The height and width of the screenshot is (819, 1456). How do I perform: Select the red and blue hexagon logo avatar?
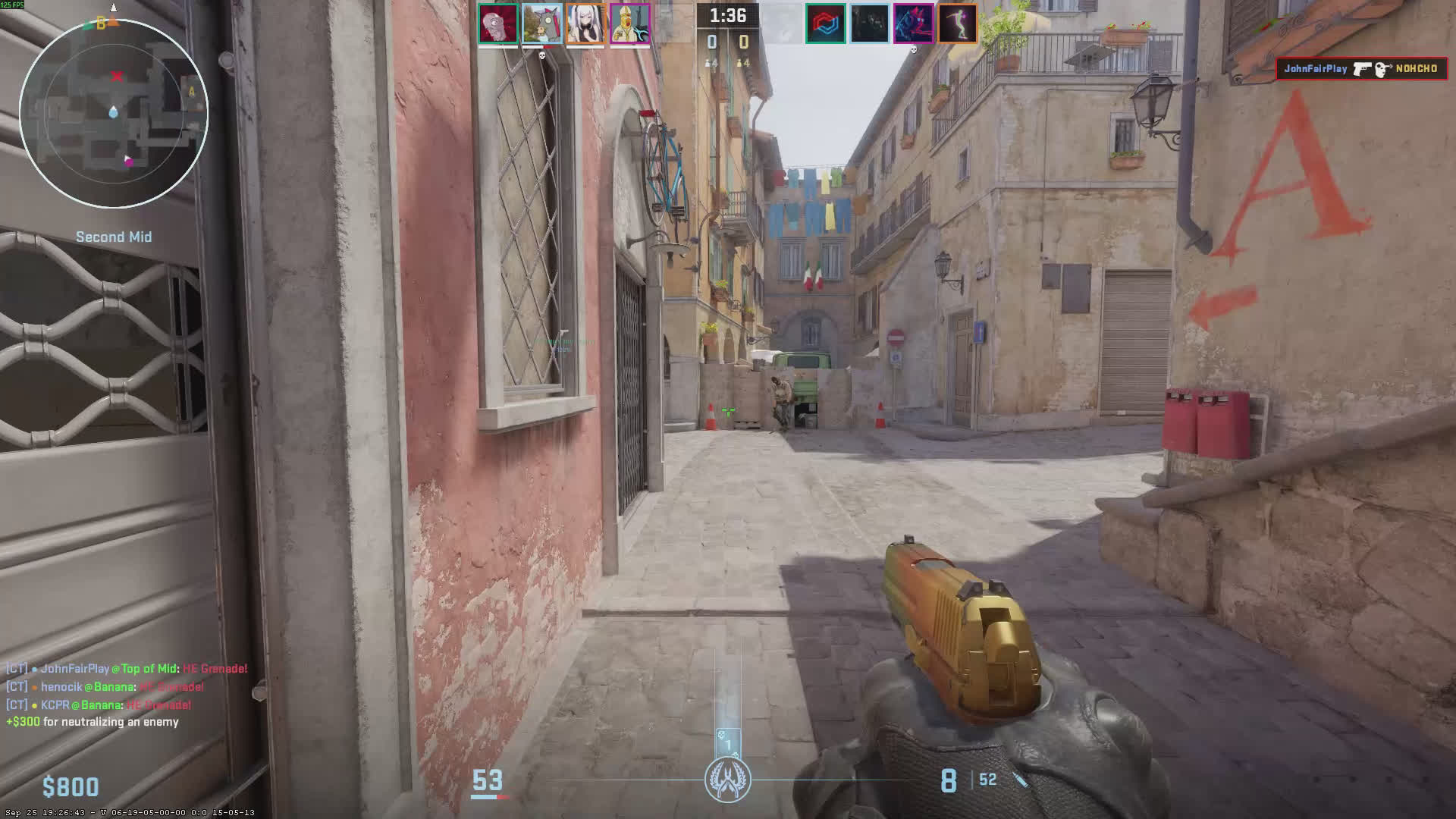[x=825, y=24]
